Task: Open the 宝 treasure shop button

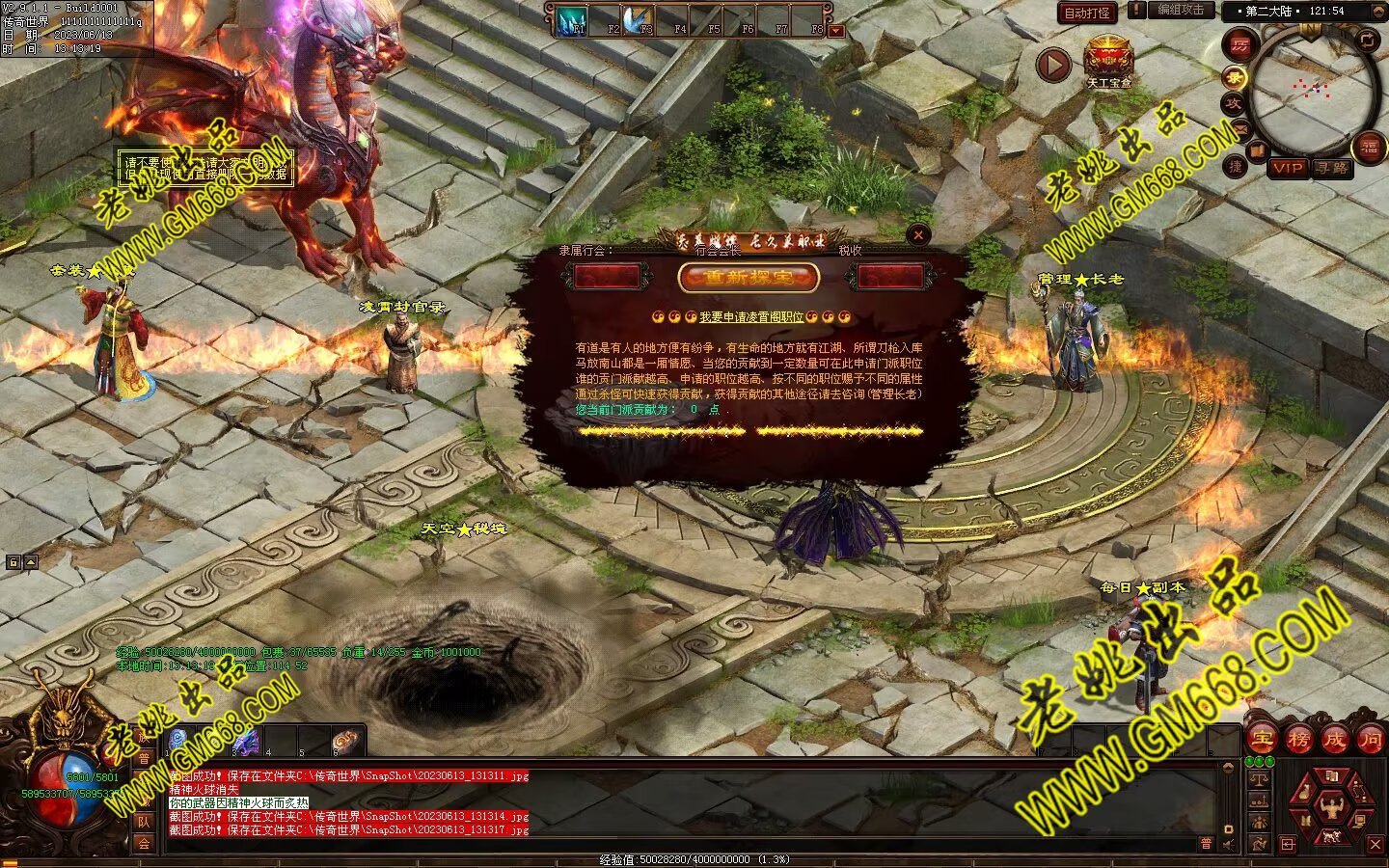Action: [x=1261, y=740]
